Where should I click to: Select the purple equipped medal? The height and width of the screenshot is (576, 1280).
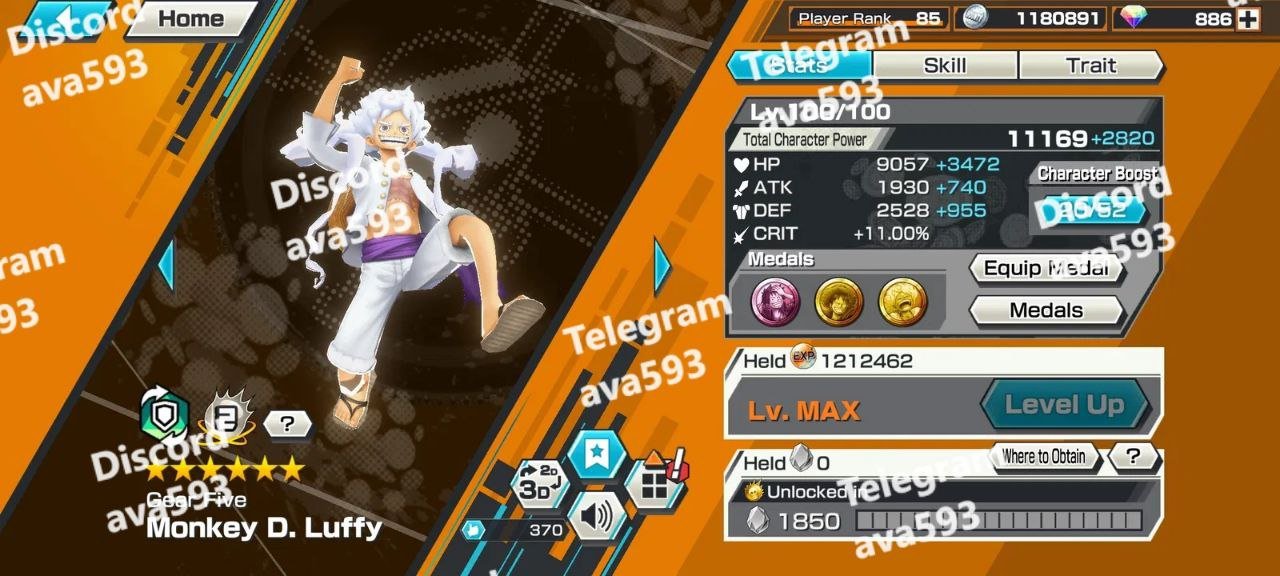[776, 301]
